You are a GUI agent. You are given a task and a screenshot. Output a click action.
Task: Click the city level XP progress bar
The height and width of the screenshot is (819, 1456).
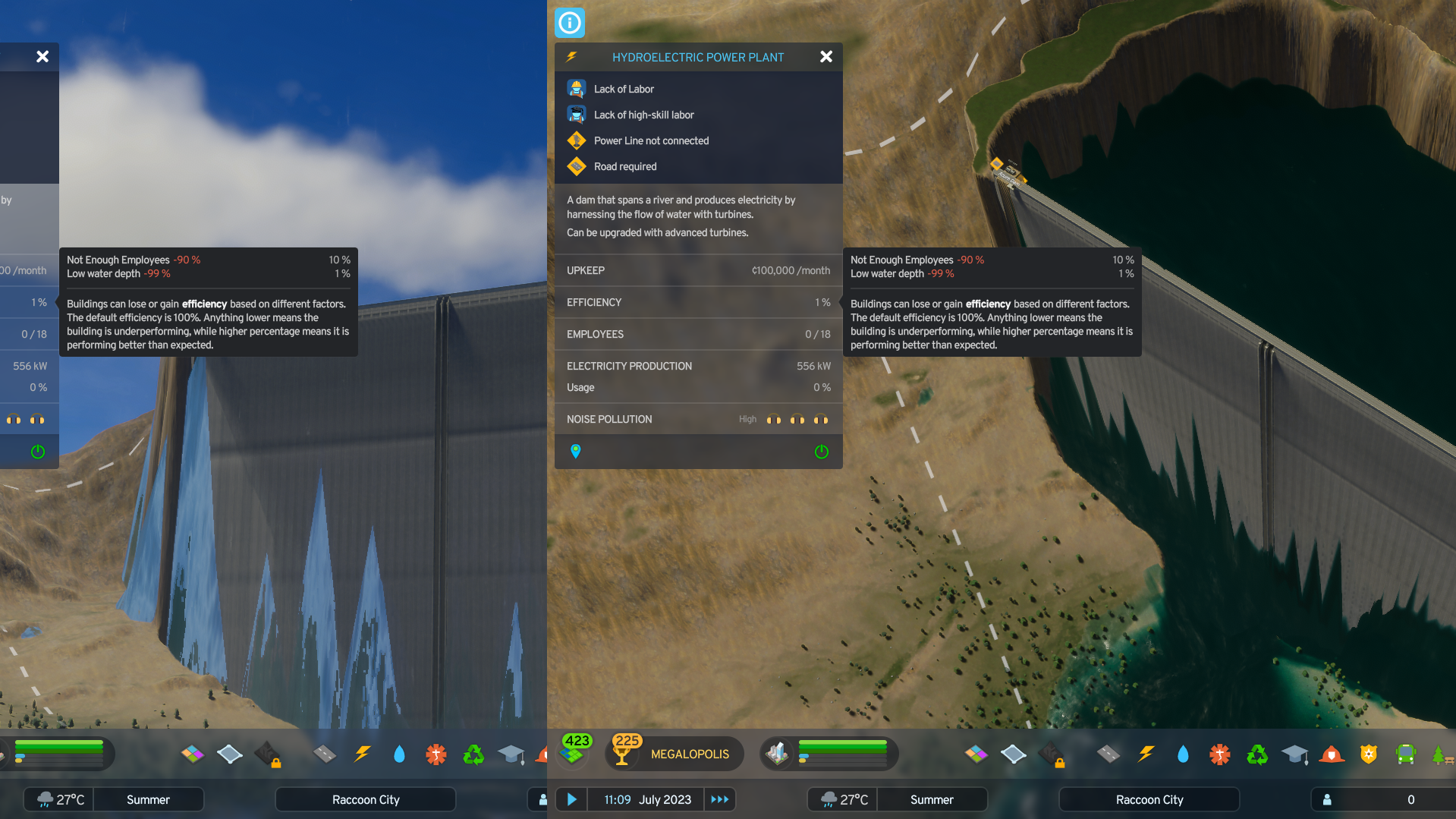(x=841, y=753)
